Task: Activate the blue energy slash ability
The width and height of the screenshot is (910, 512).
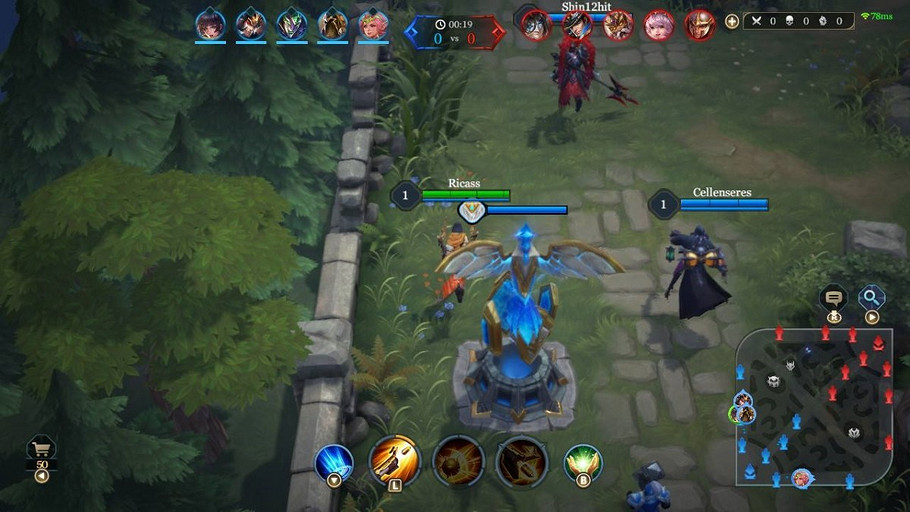Action: pos(334,462)
